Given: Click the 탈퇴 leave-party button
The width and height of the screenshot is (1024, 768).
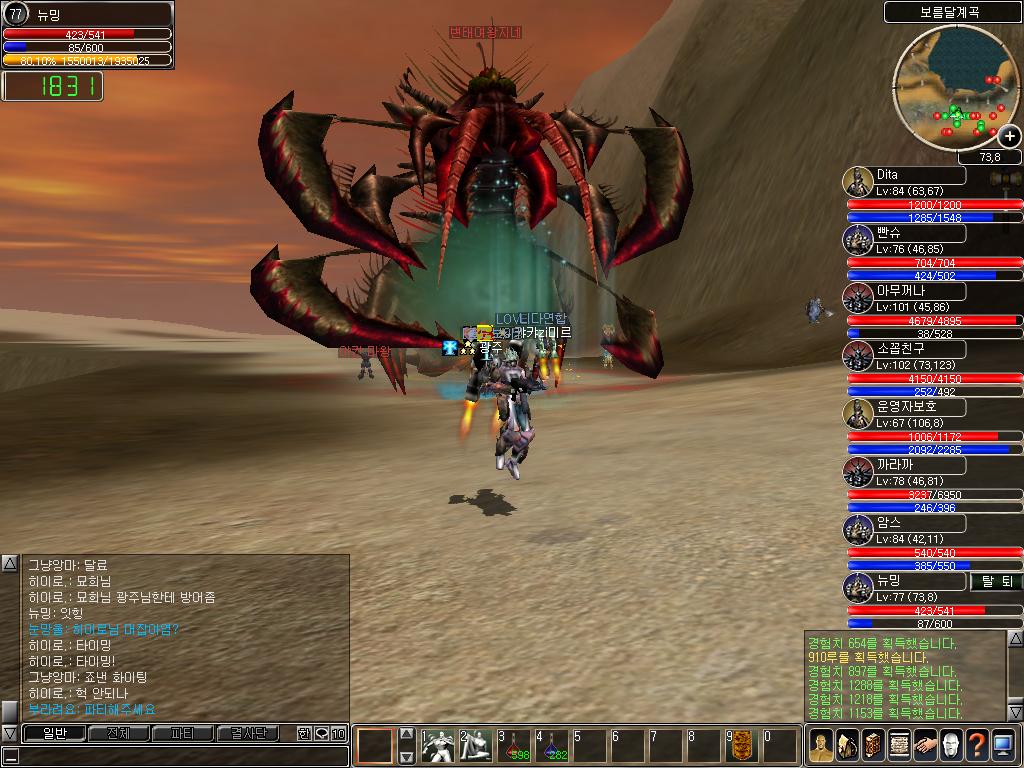Looking at the screenshot, I should 995,581.
